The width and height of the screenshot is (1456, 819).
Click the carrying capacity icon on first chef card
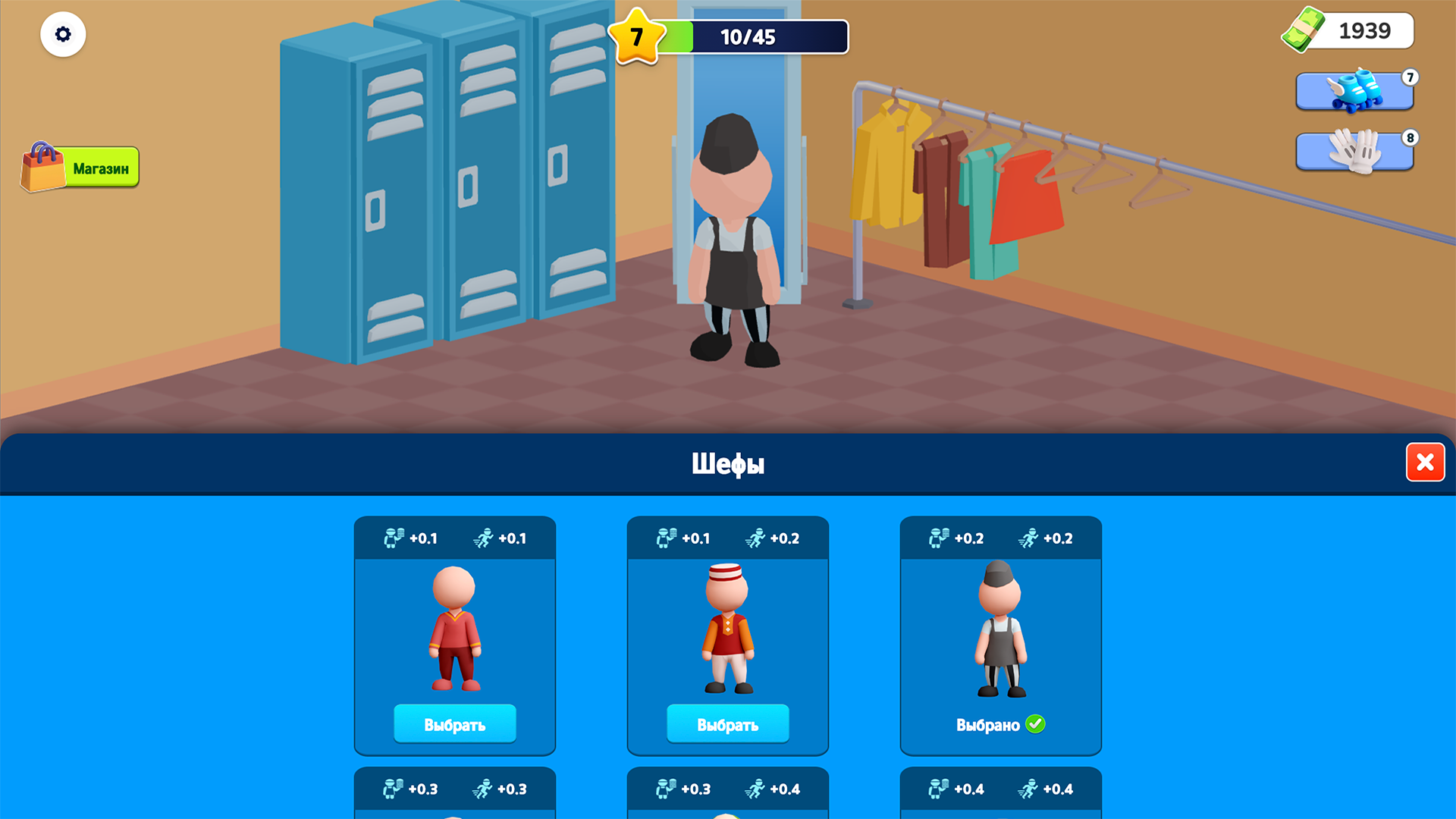coord(395,538)
